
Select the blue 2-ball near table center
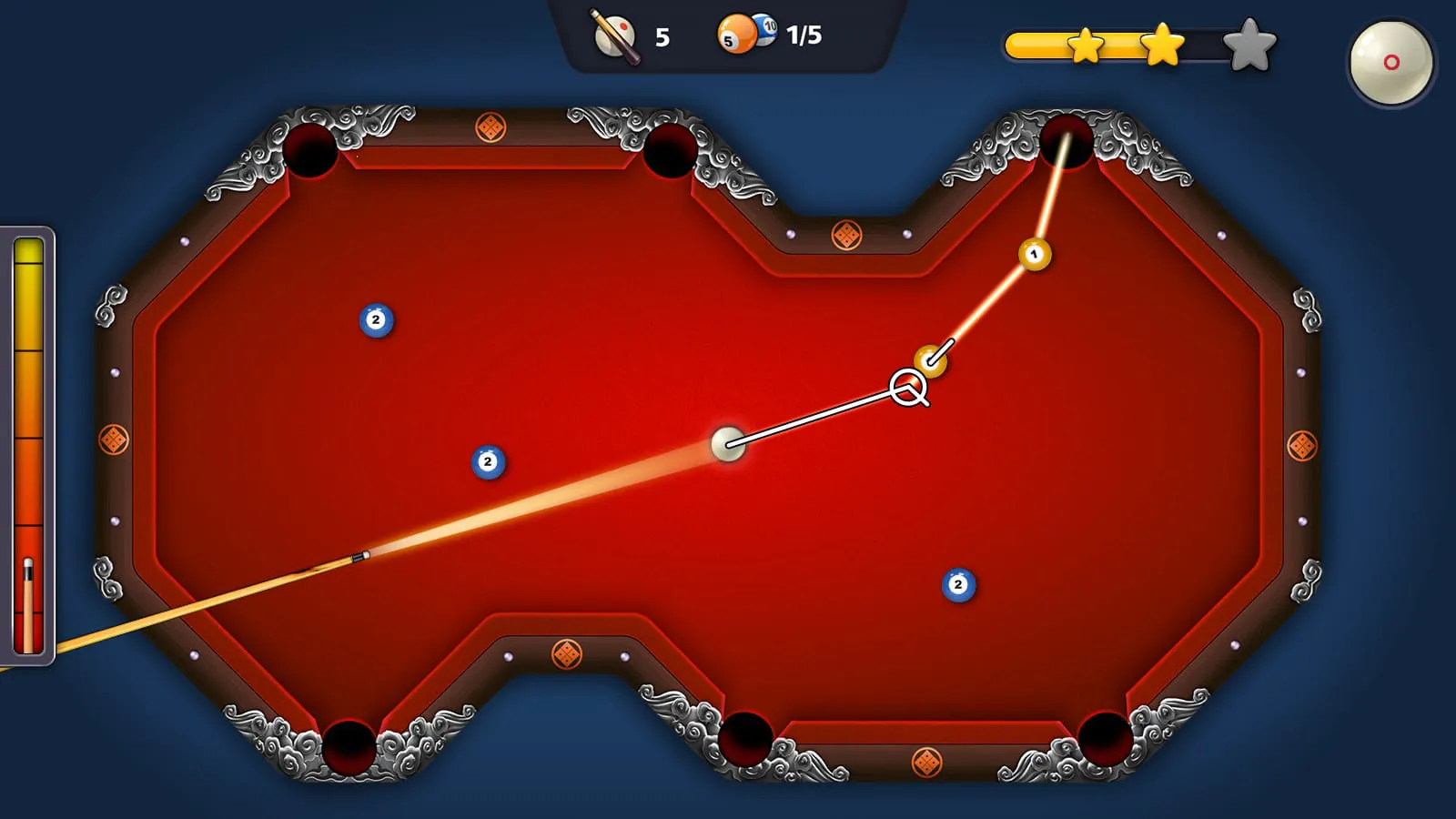[489, 460]
